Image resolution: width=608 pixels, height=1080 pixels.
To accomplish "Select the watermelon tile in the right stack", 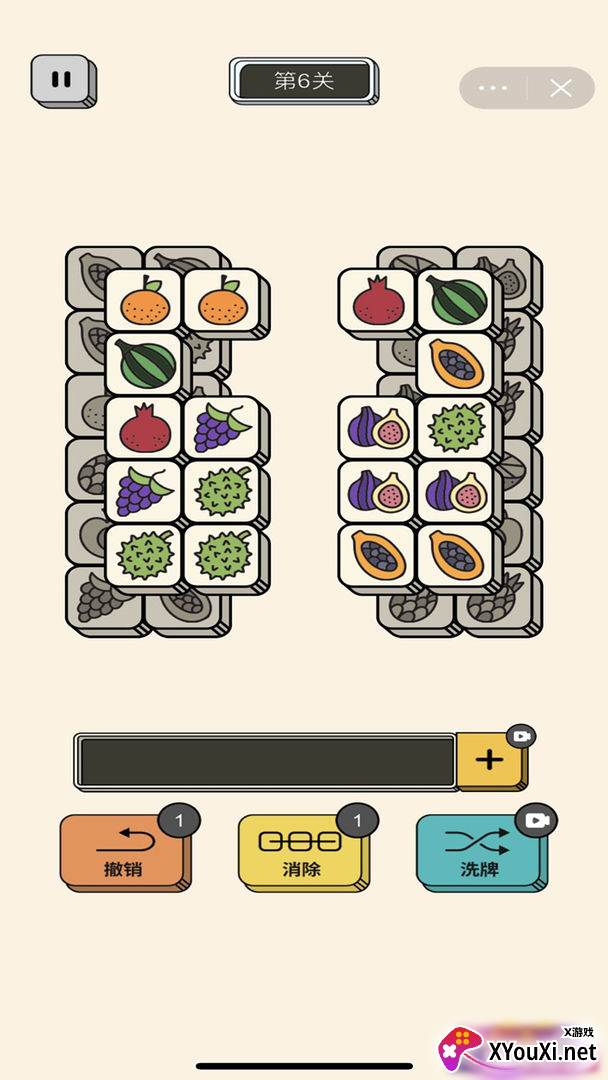I will point(457,299).
